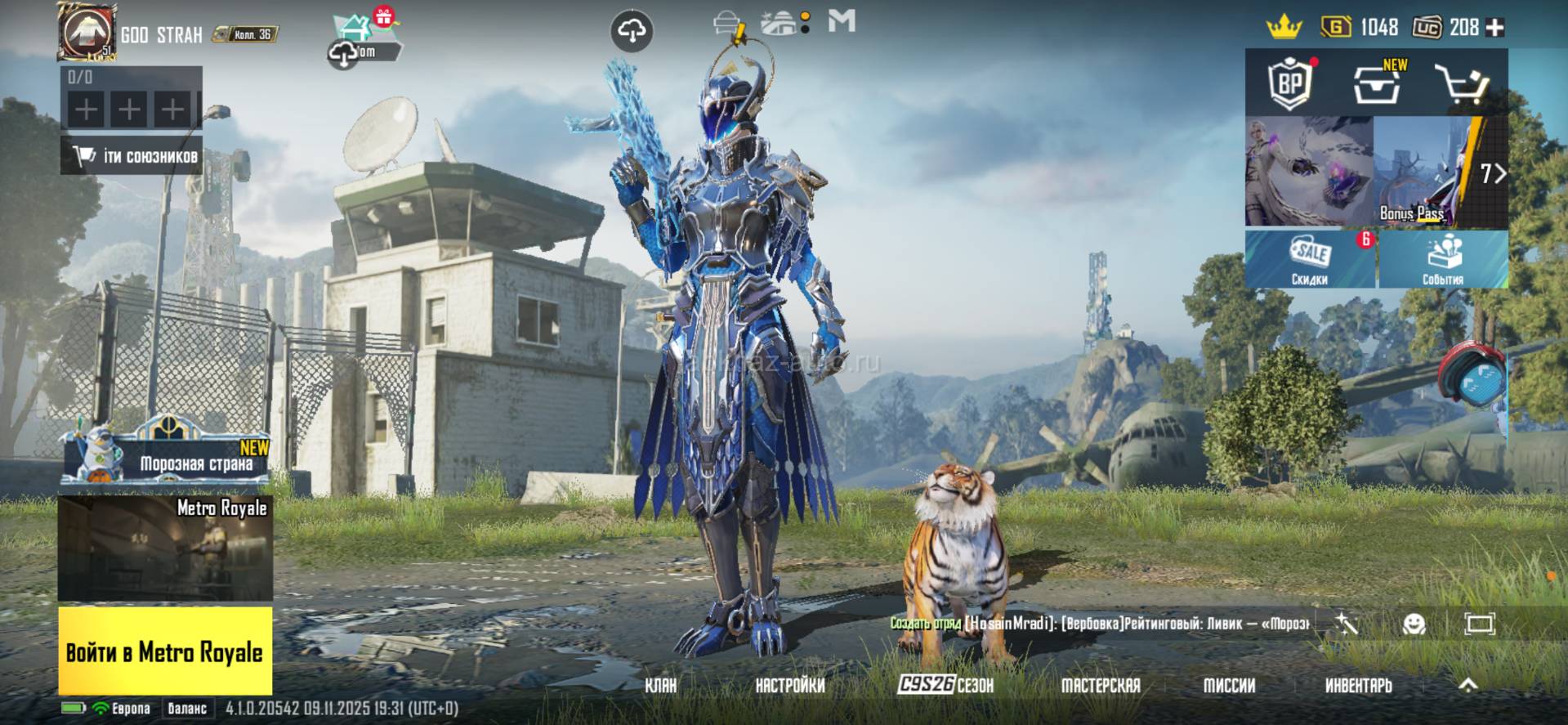1568x725 pixels.
Task: Open the Clan menu
Action: (x=660, y=686)
